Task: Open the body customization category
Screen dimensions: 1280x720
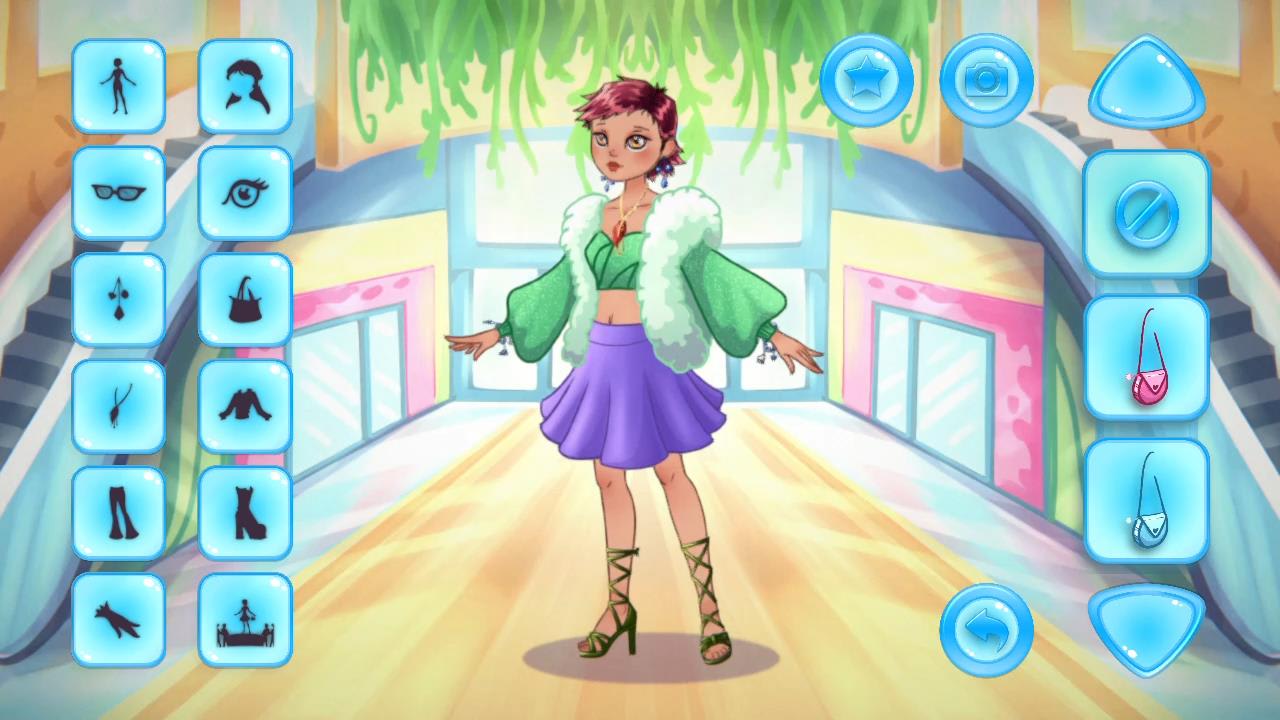Action: [118, 85]
